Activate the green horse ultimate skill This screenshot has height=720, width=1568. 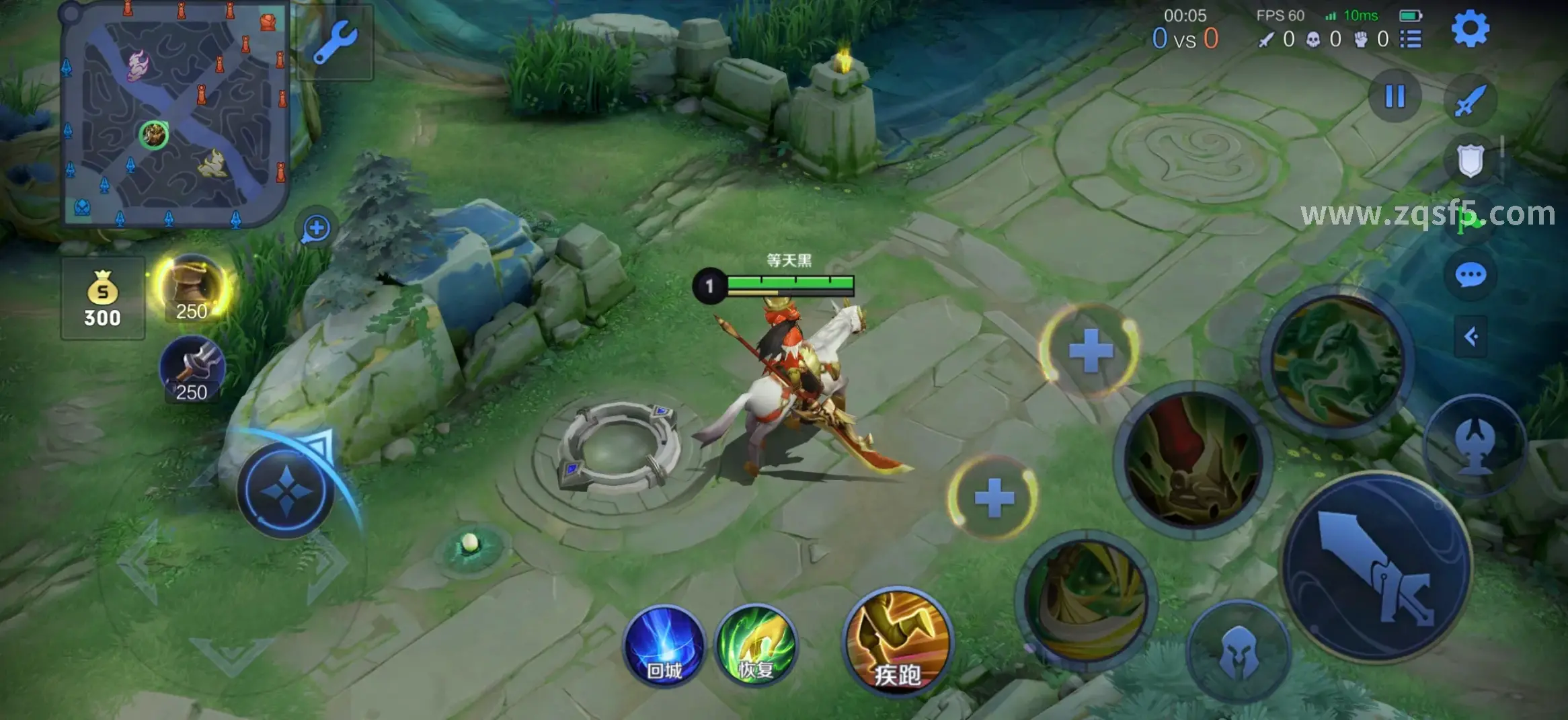(1337, 361)
